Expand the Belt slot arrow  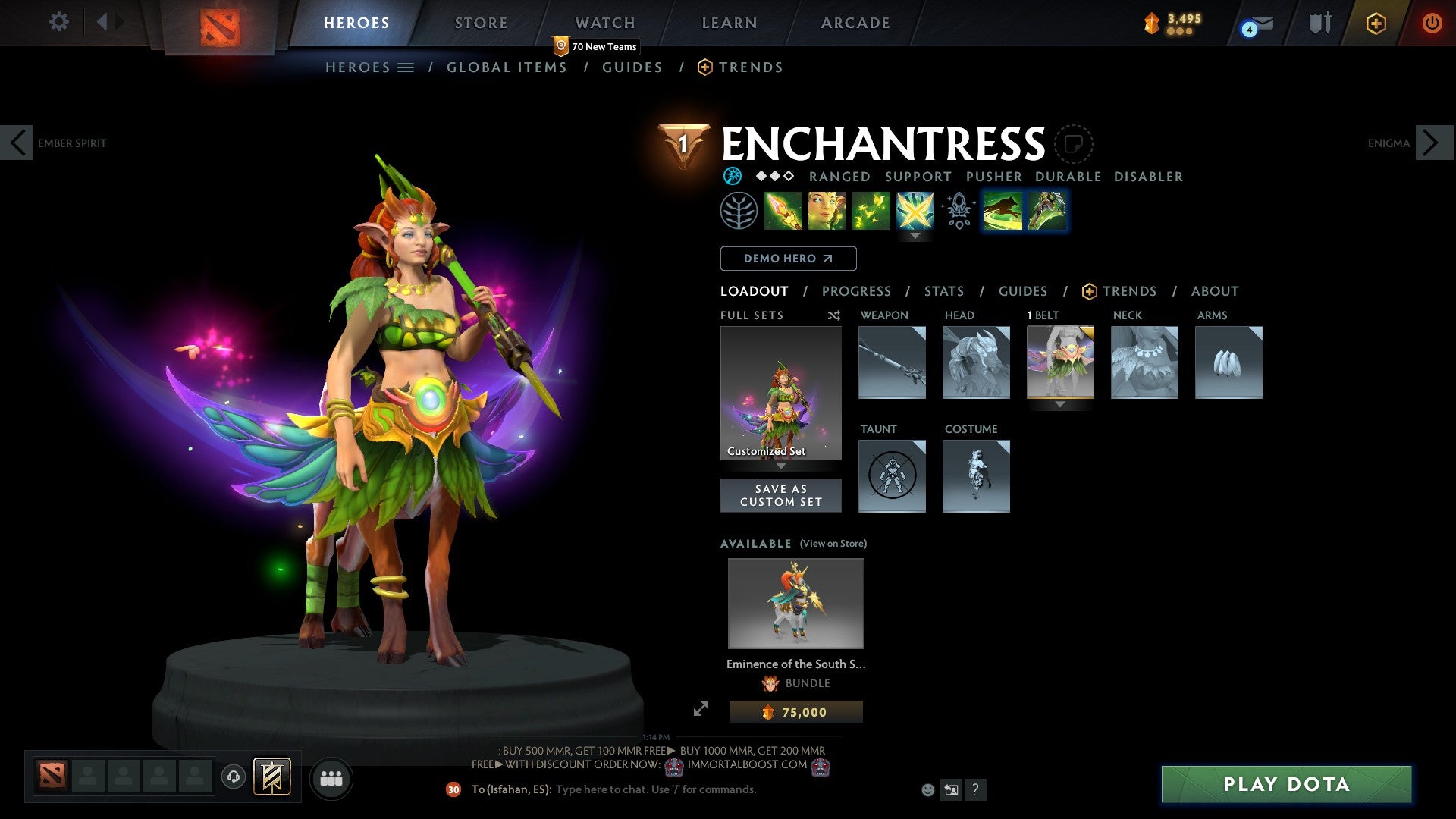pos(1060,406)
